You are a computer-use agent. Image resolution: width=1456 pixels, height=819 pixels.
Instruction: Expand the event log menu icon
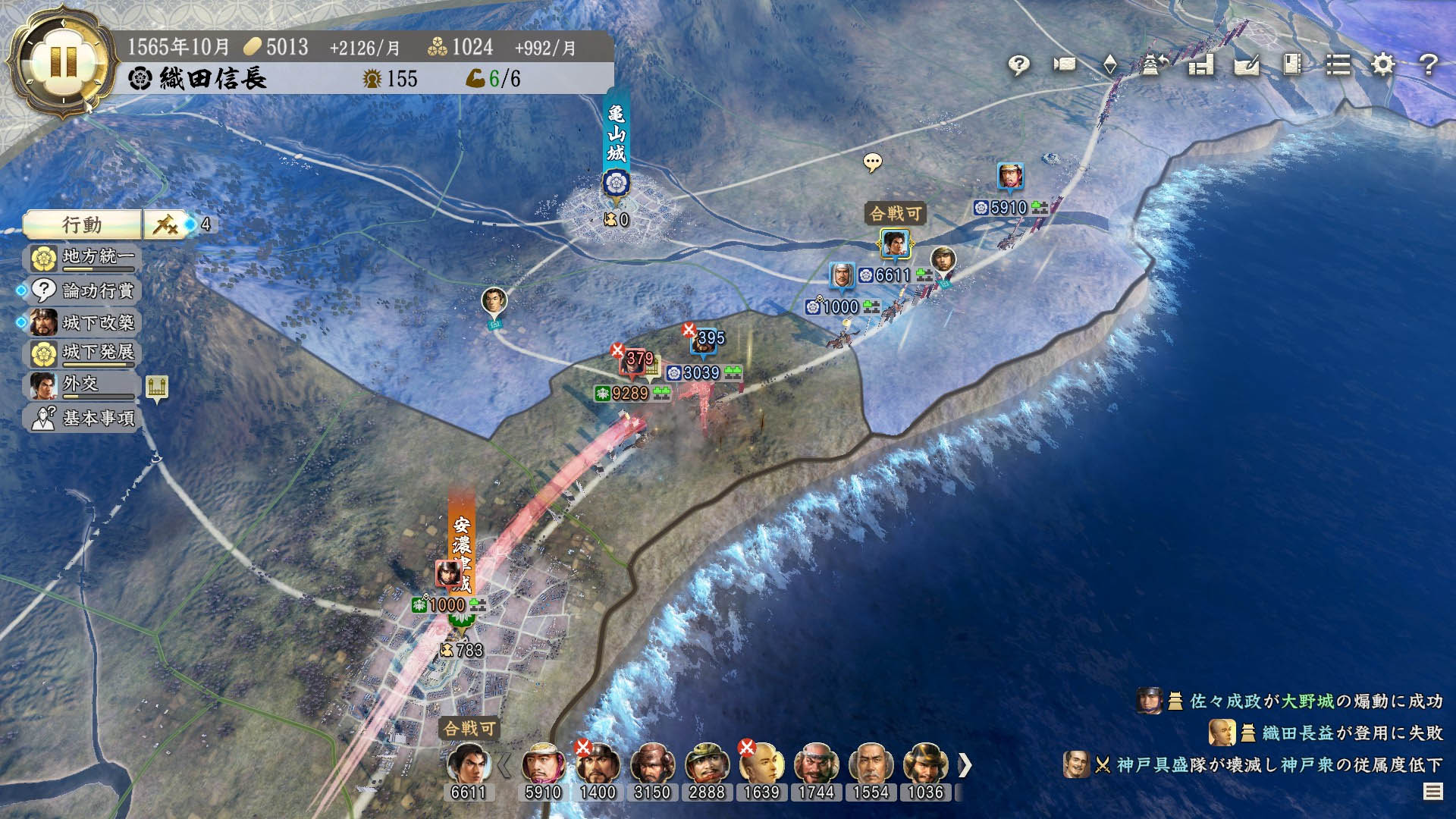[x=1432, y=792]
